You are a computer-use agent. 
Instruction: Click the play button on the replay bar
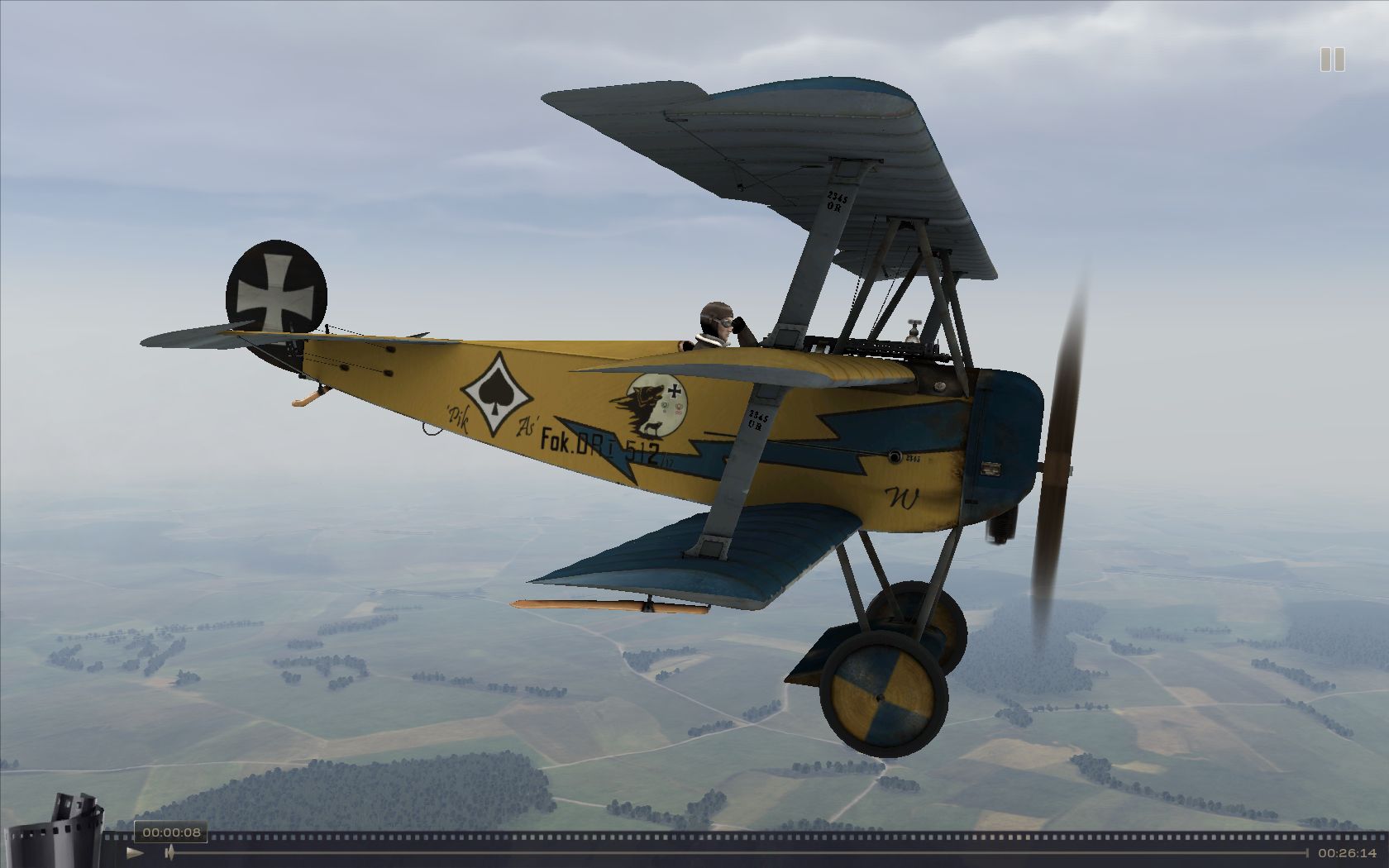[135, 852]
